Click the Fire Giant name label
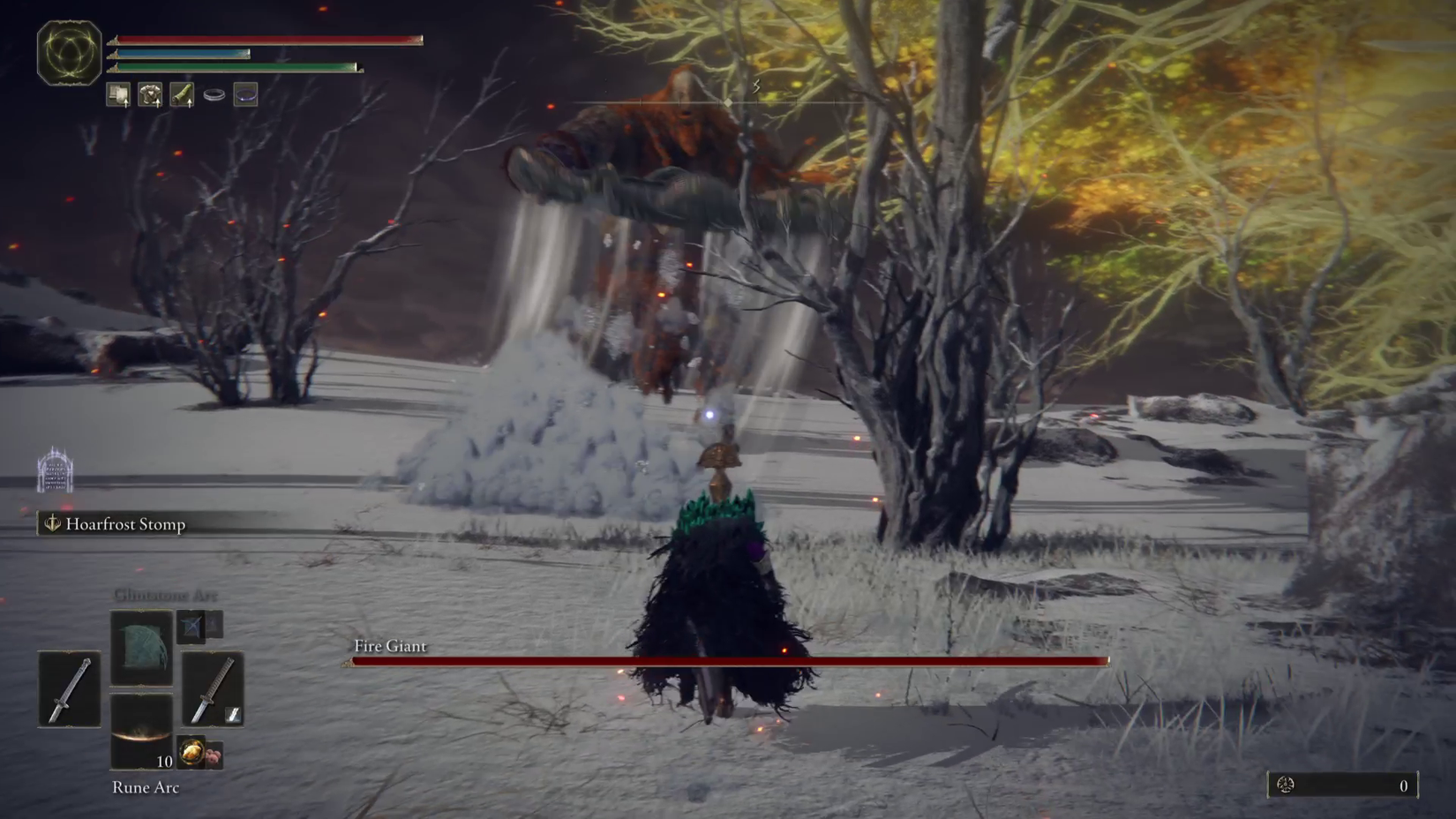The height and width of the screenshot is (819, 1456). point(388,646)
